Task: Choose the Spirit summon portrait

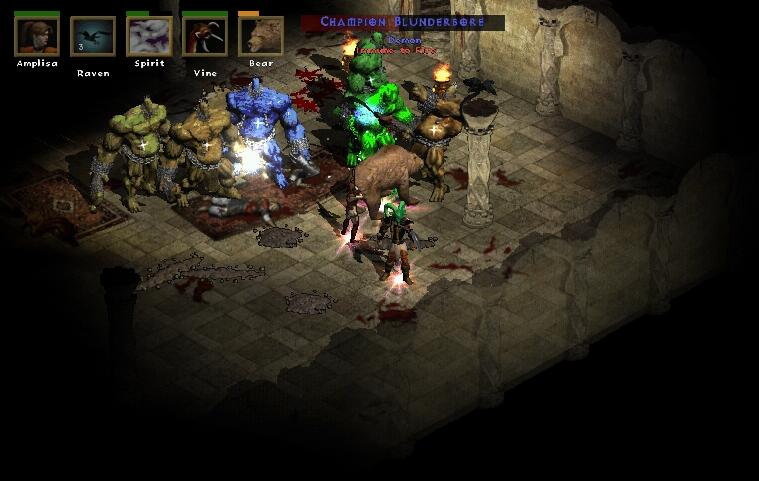Action: point(149,36)
